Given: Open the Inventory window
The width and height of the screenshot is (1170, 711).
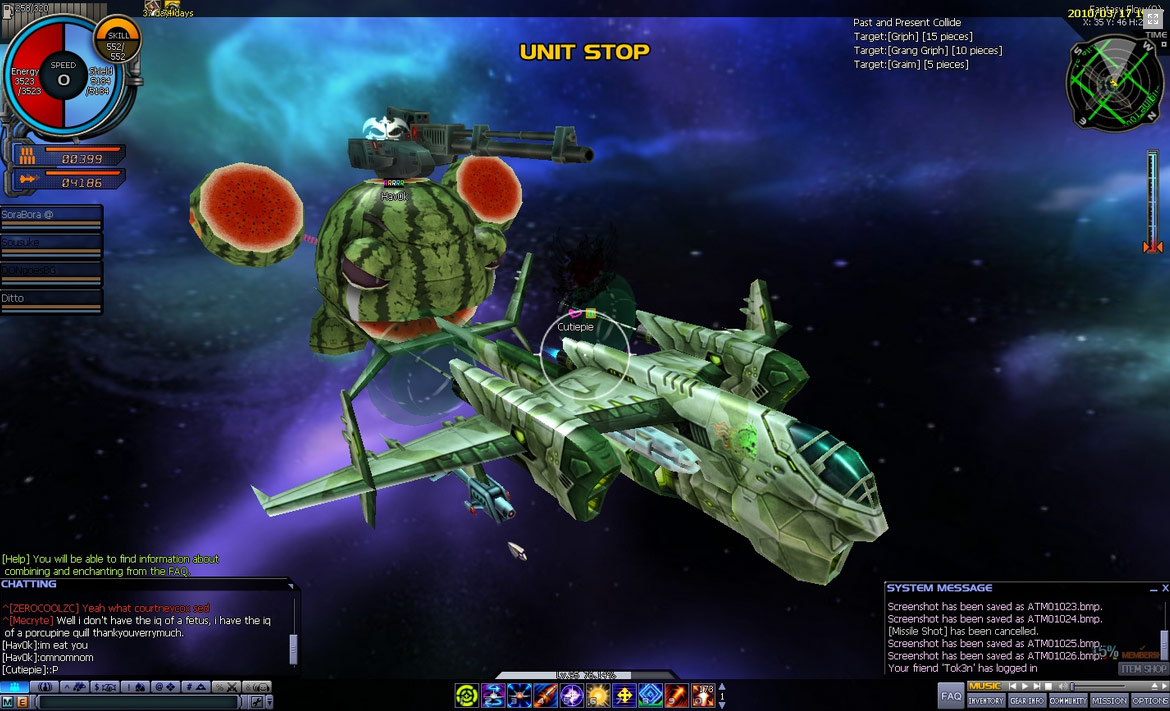Looking at the screenshot, I should pyautogui.click(x=985, y=701).
